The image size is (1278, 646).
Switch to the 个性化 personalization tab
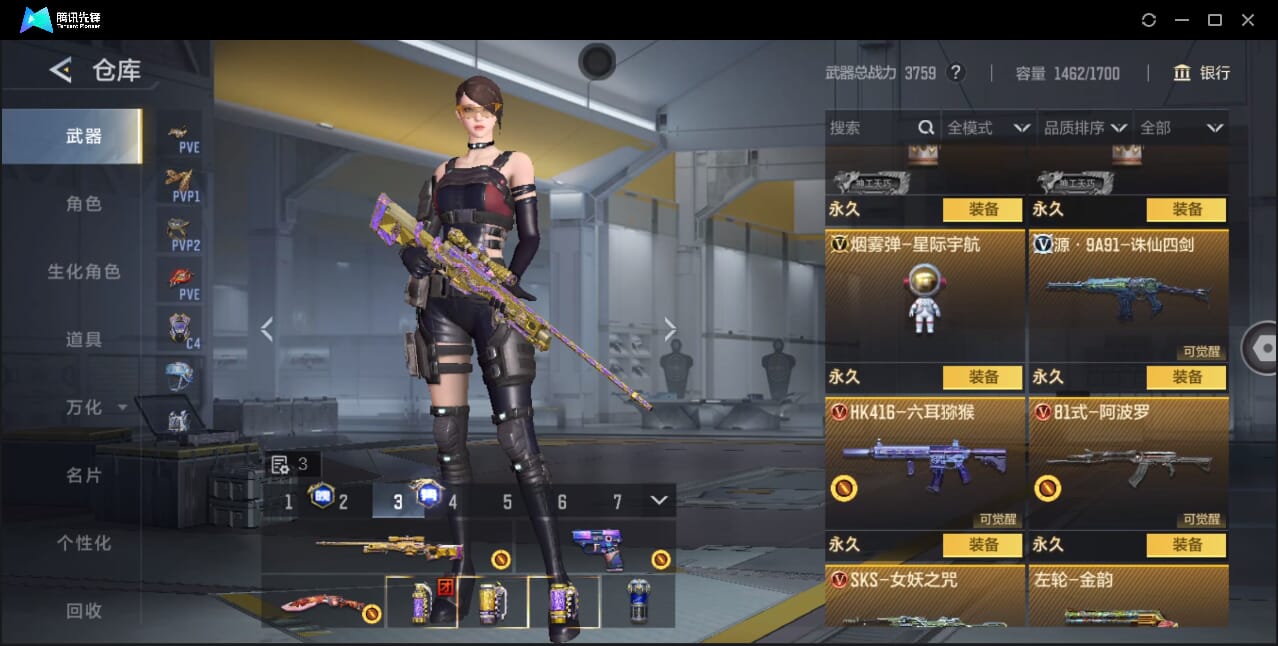click(84, 543)
